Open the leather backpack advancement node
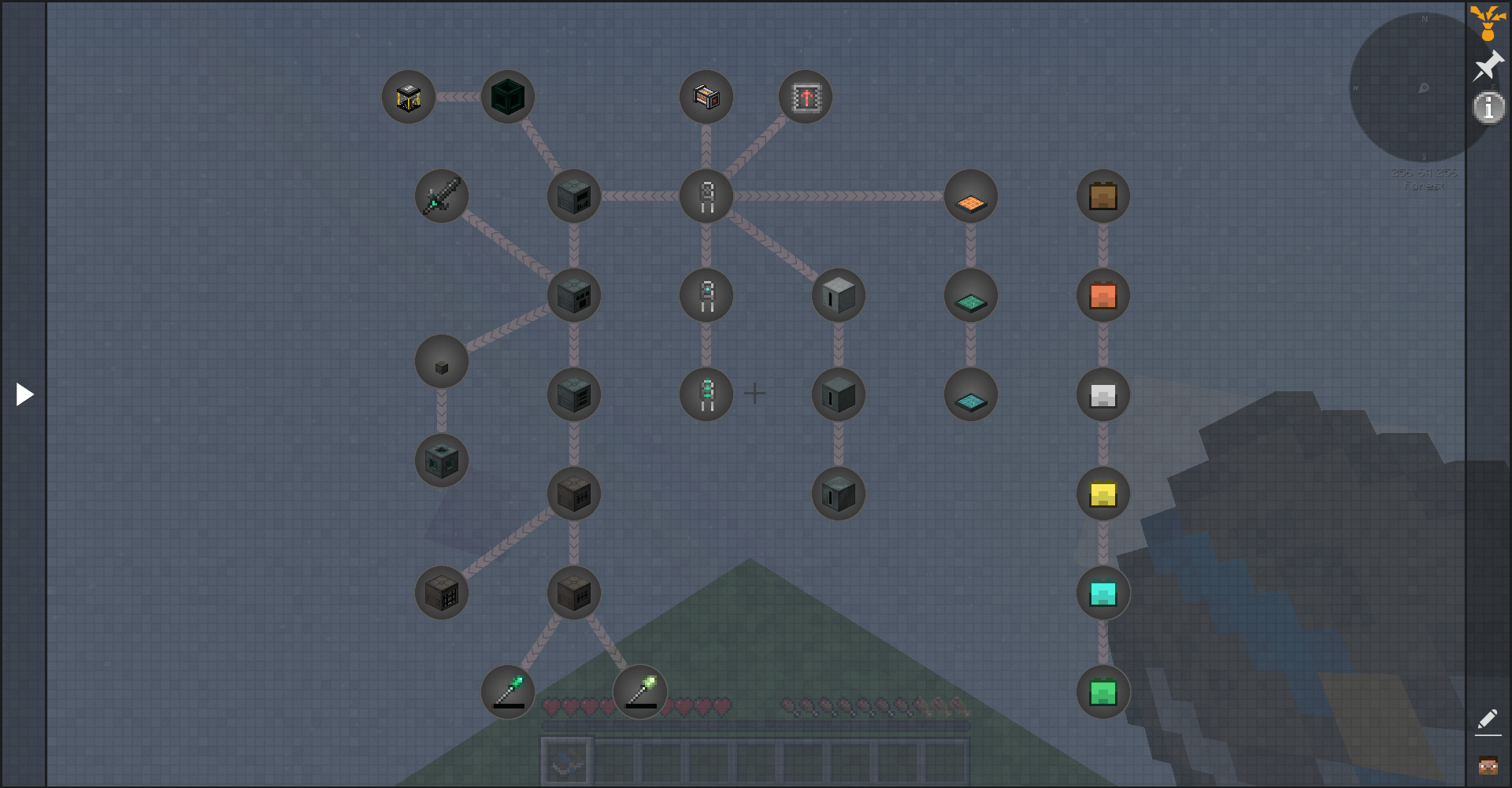The height and width of the screenshot is (788, 1512). (x=1103, y=196)
